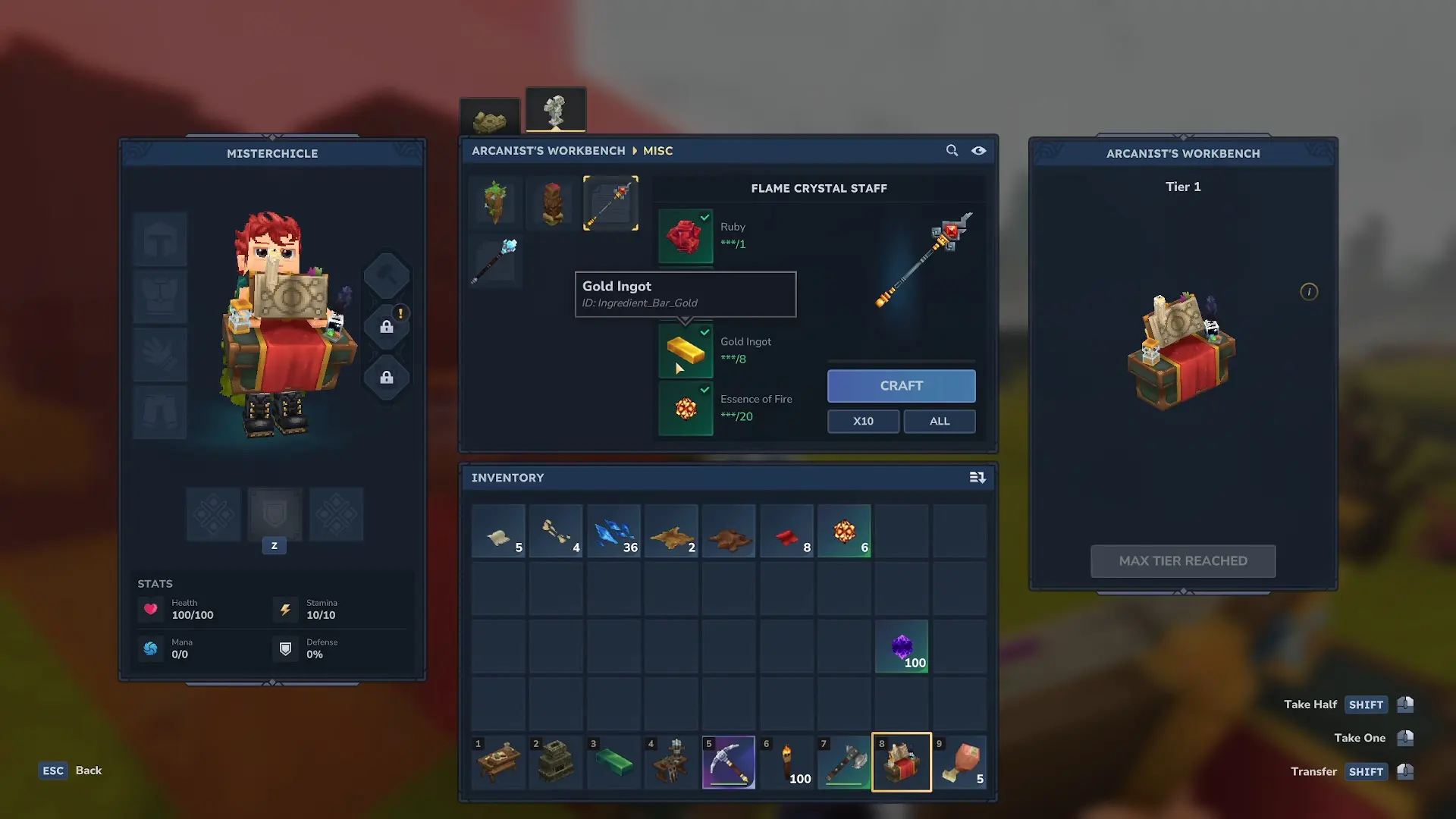Image resolution: width=1456 pixels, height=819 pixels.
Task: Craft the Flame Crystal Staff
Action: pyautogui.click(x=901, y=386)
